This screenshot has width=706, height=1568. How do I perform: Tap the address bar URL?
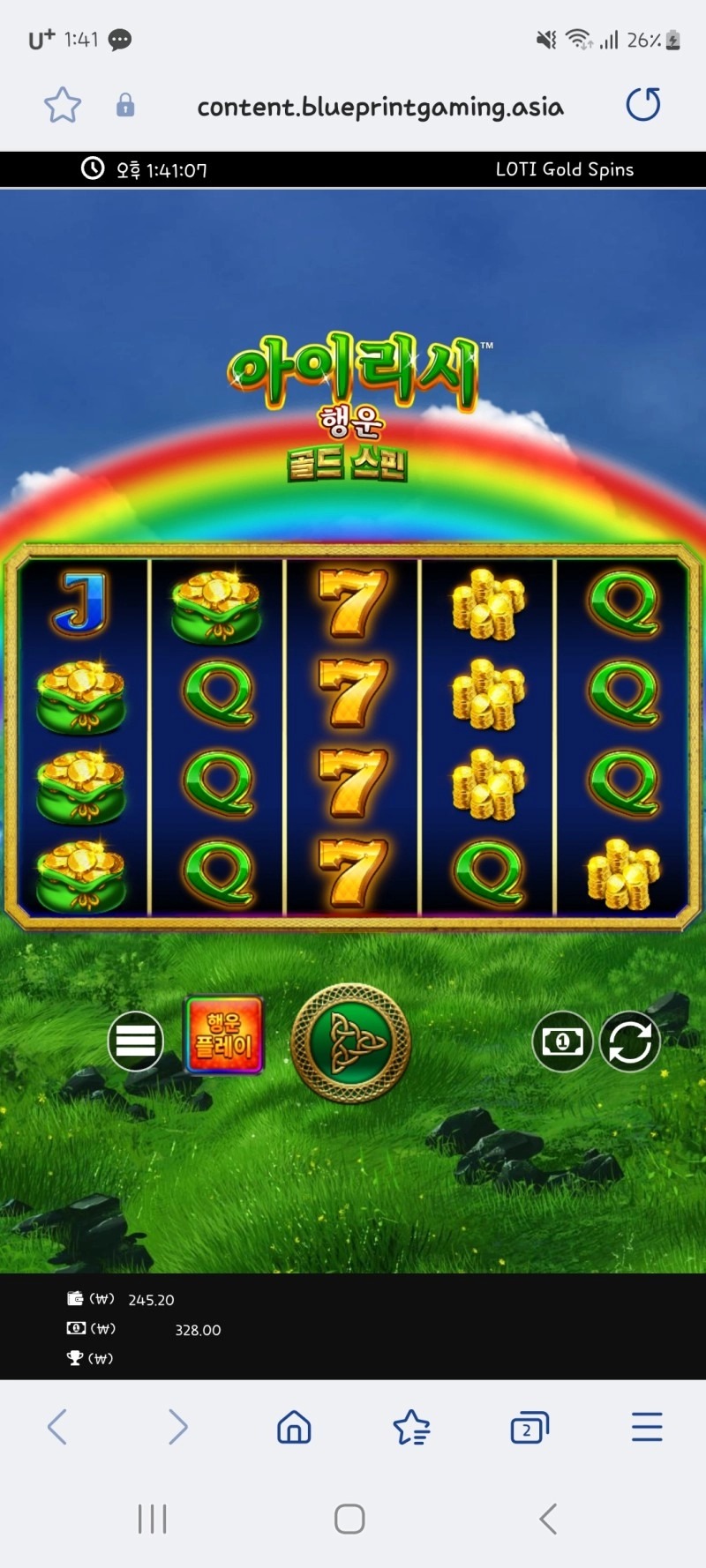tap(379, 107)
